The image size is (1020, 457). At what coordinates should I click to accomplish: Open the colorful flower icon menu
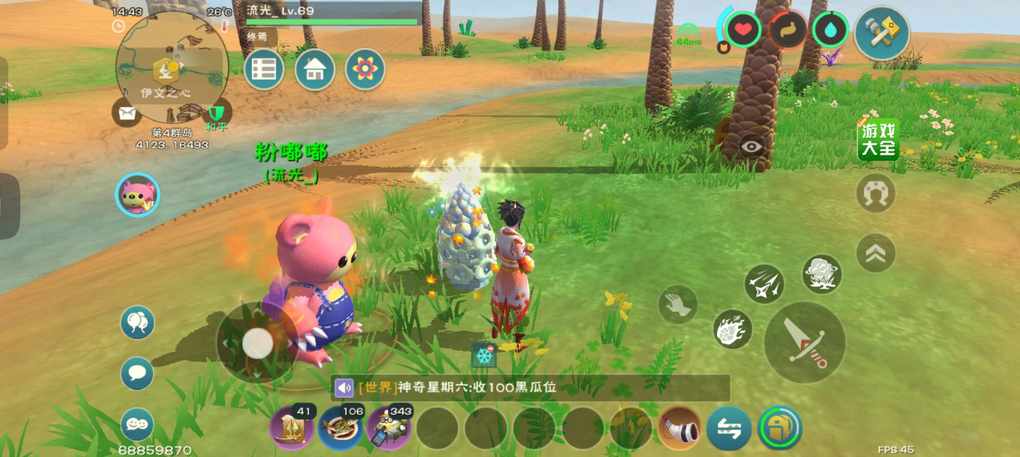[x=365, y=69]
